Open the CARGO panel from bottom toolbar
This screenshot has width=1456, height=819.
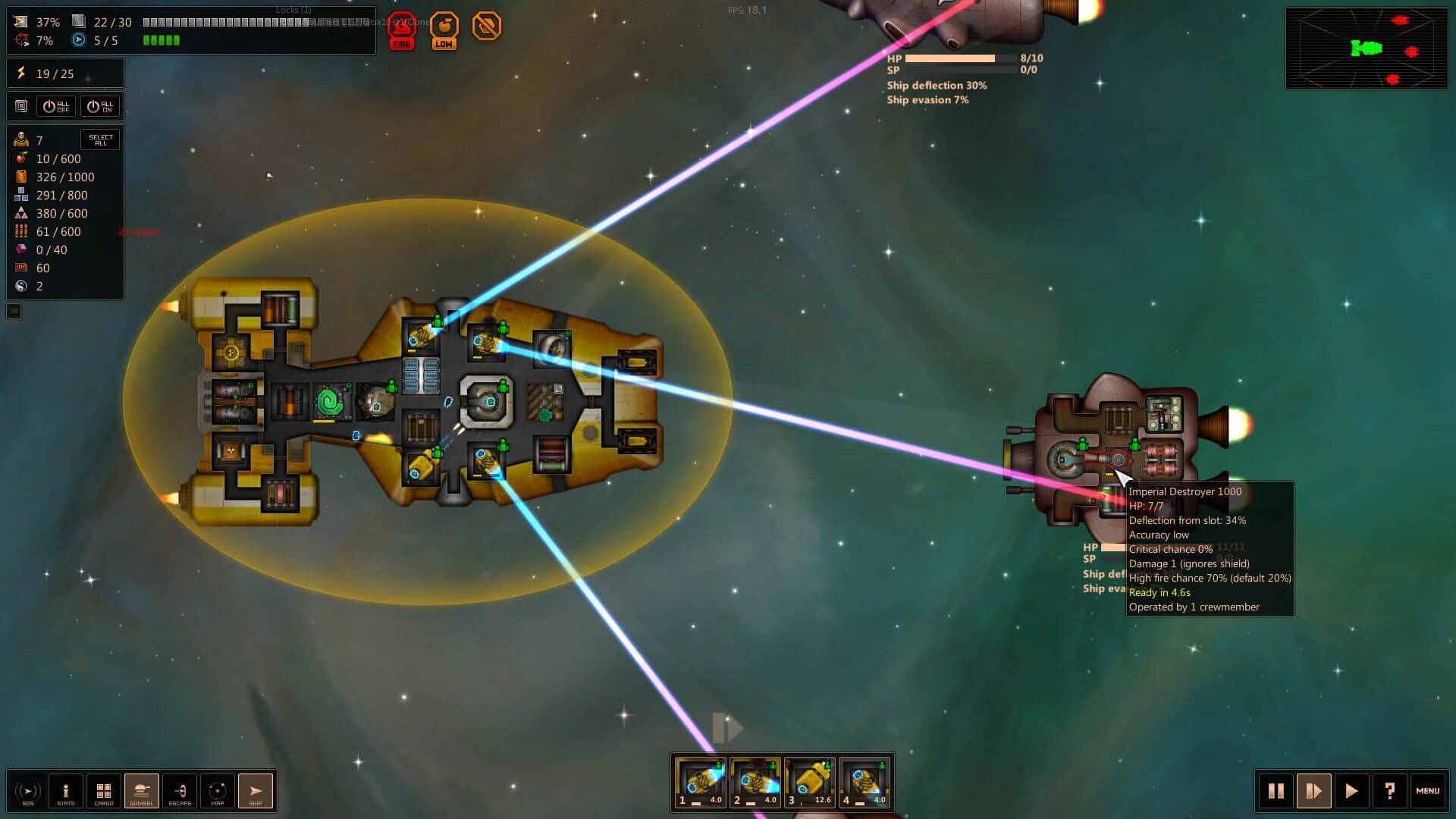click(x=104, y=791)
